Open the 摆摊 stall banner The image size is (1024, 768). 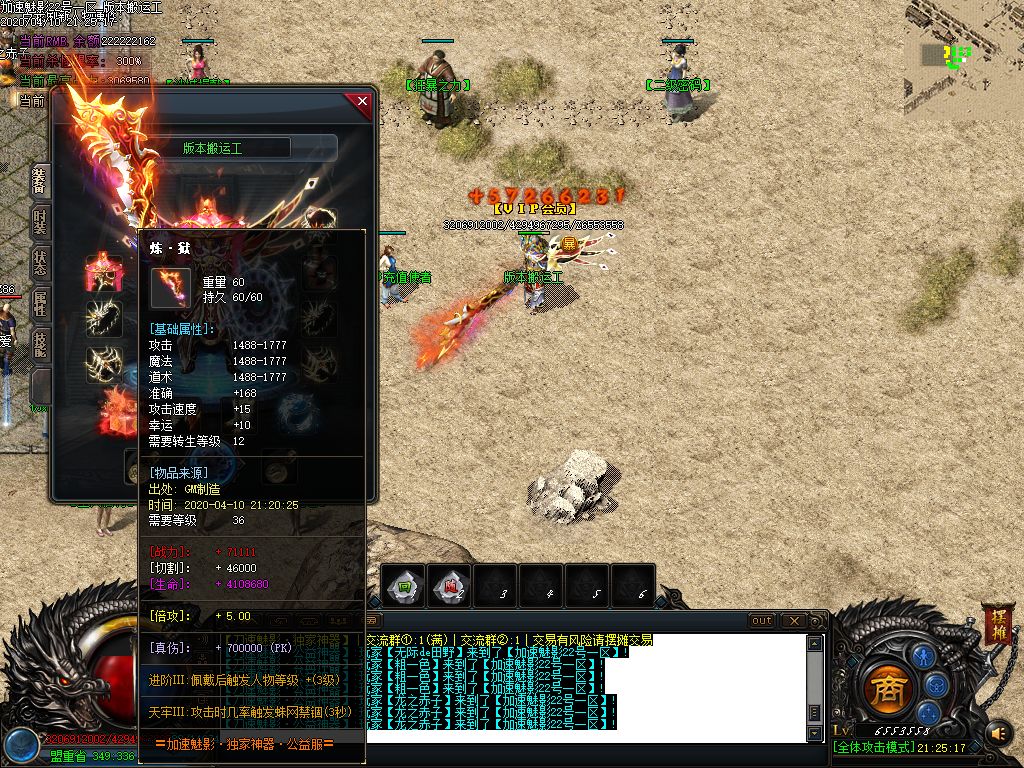997,624
